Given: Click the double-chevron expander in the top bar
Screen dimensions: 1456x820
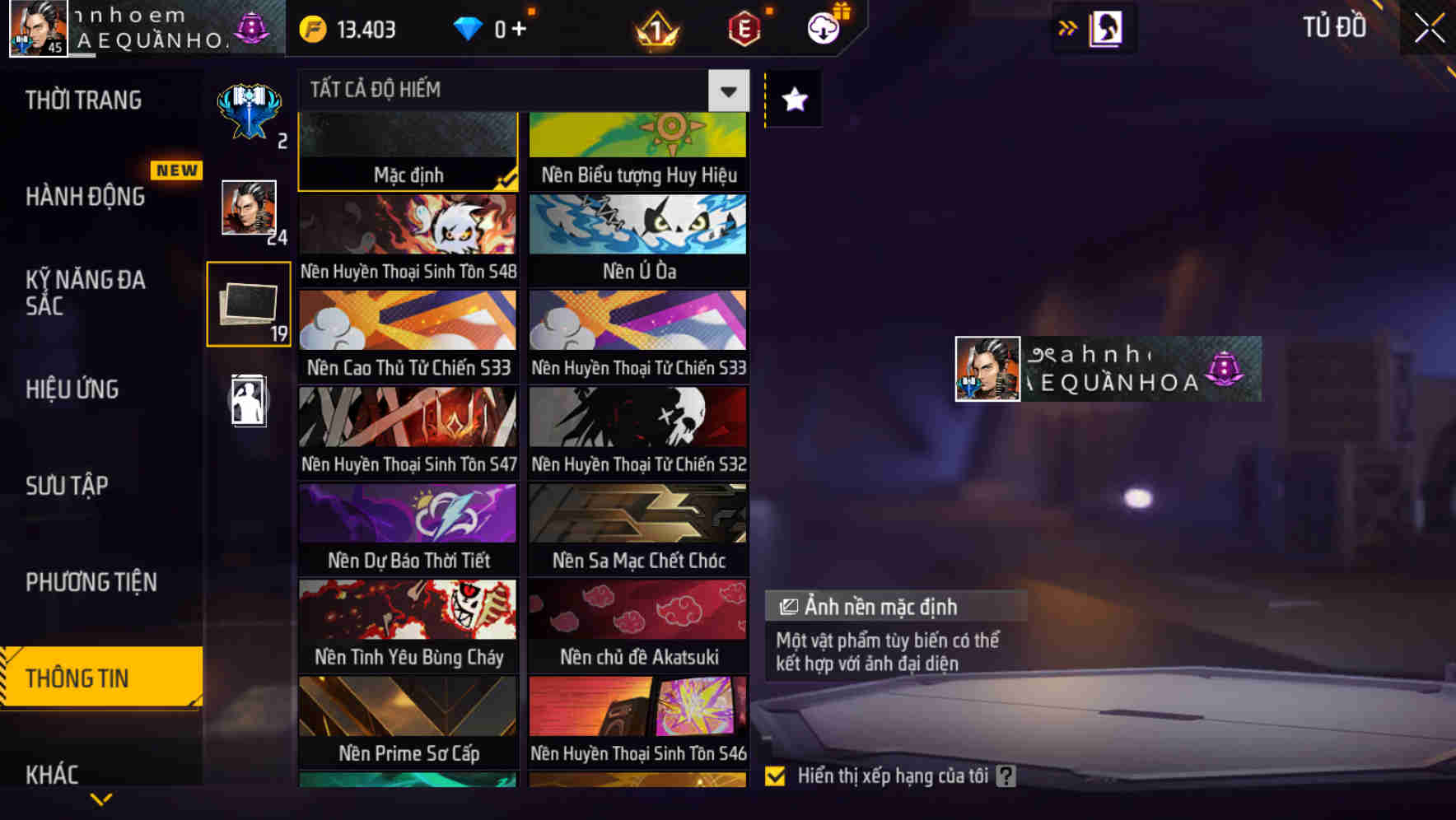Looking at the screenshot, I should [x=1067, y=27].
